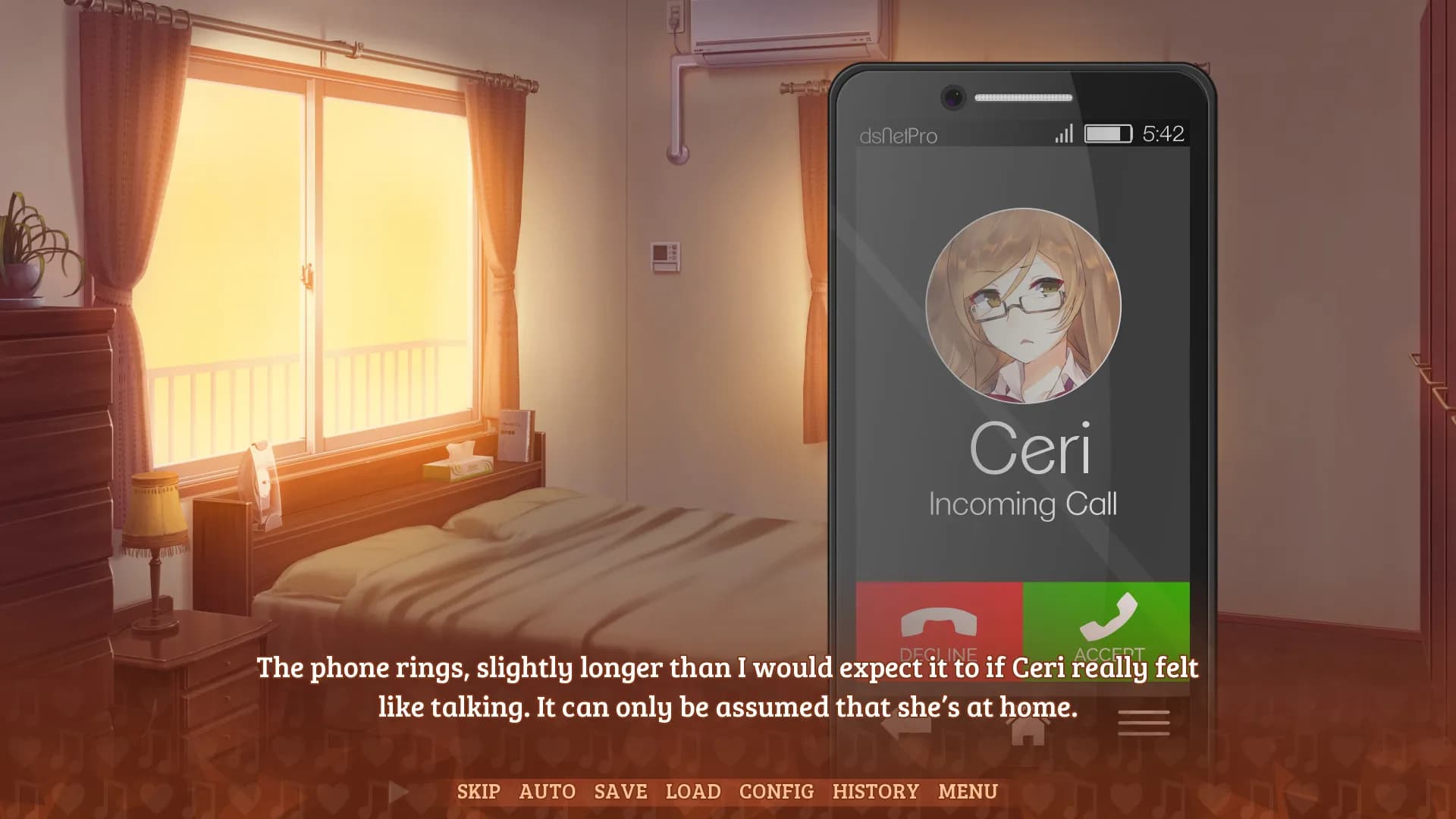
Task: Open the HISTORY log
Action: point(876,792)
